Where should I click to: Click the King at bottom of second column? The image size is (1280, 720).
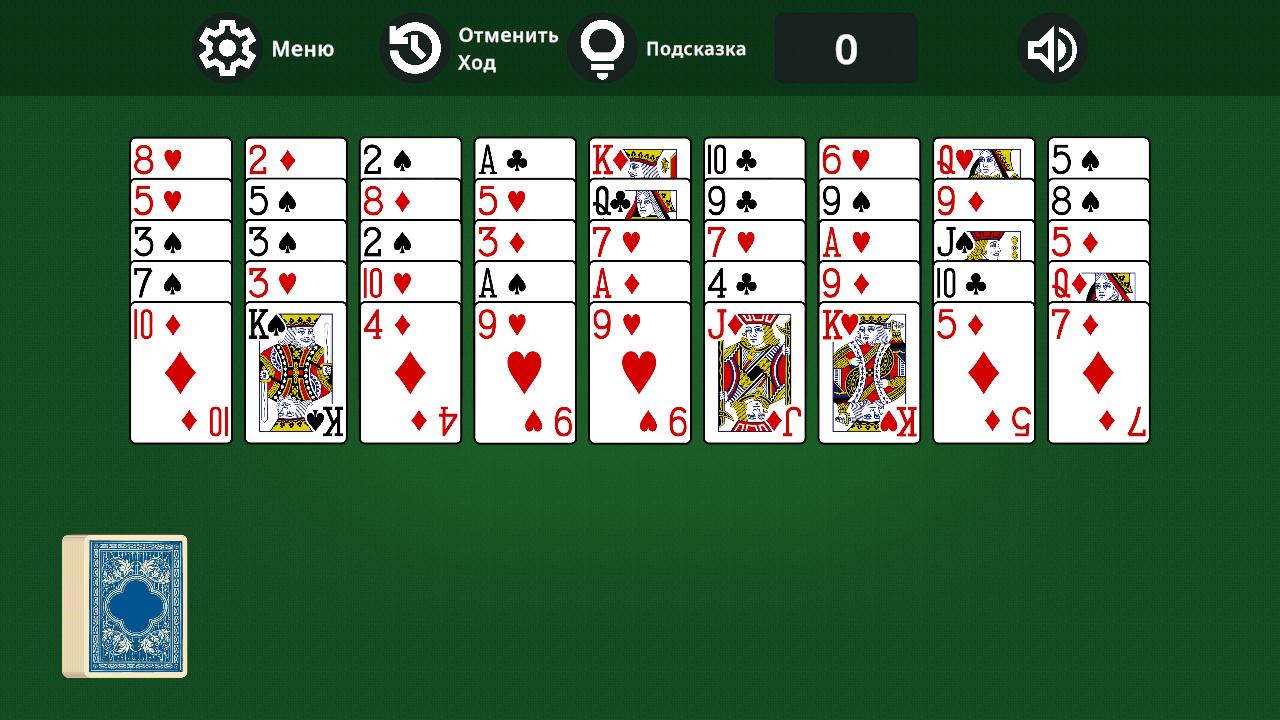[295, 370]
